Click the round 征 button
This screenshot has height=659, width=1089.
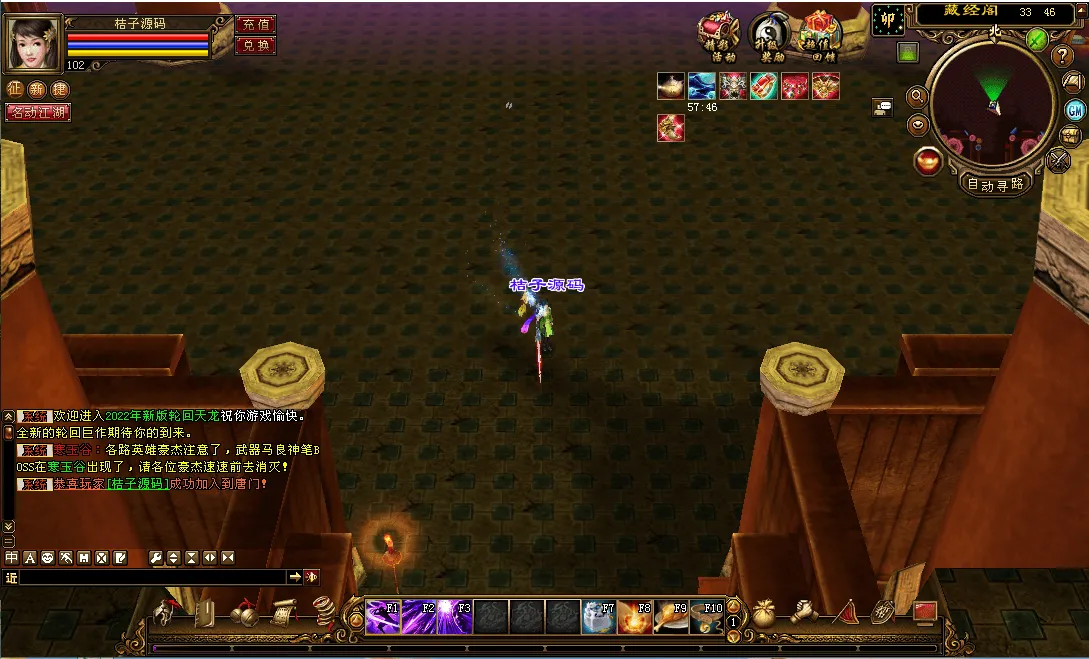[x=15, y=89]
